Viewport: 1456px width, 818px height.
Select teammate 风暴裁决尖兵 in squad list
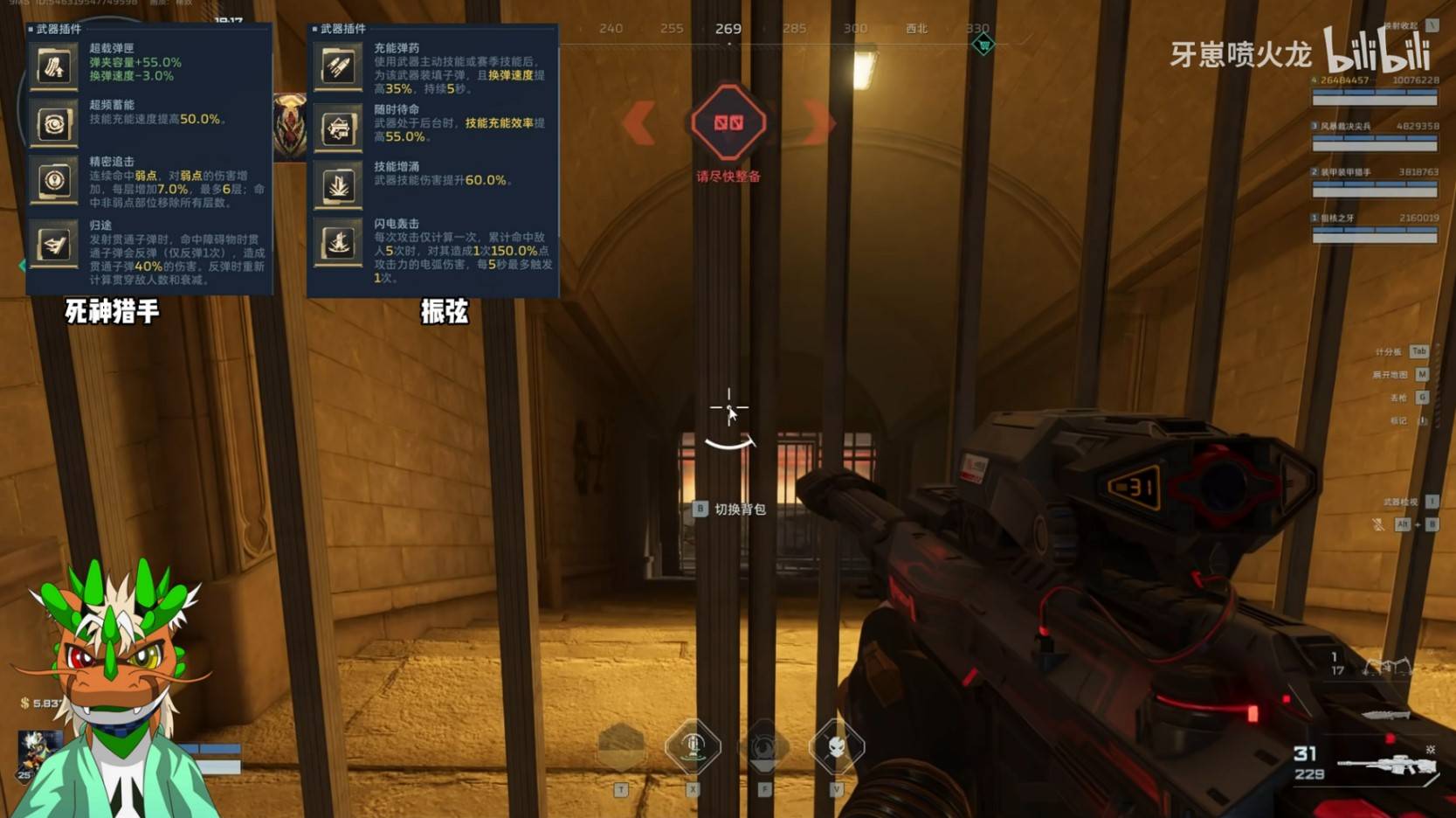(1375, 132)
